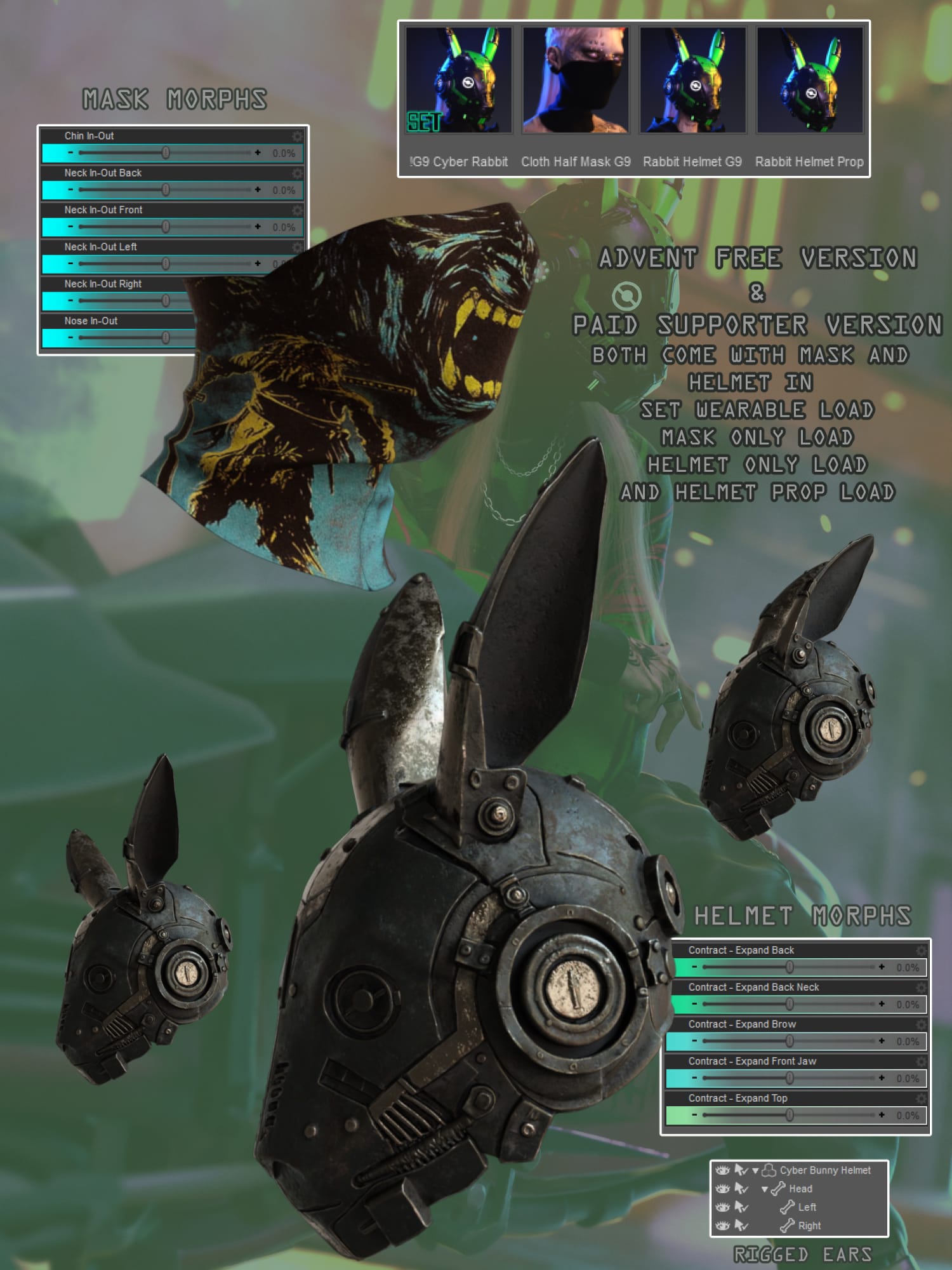Screen dimensions: 952x1270
Task: Select the Left ear bone entry
Action: (x=807, y=1207)
